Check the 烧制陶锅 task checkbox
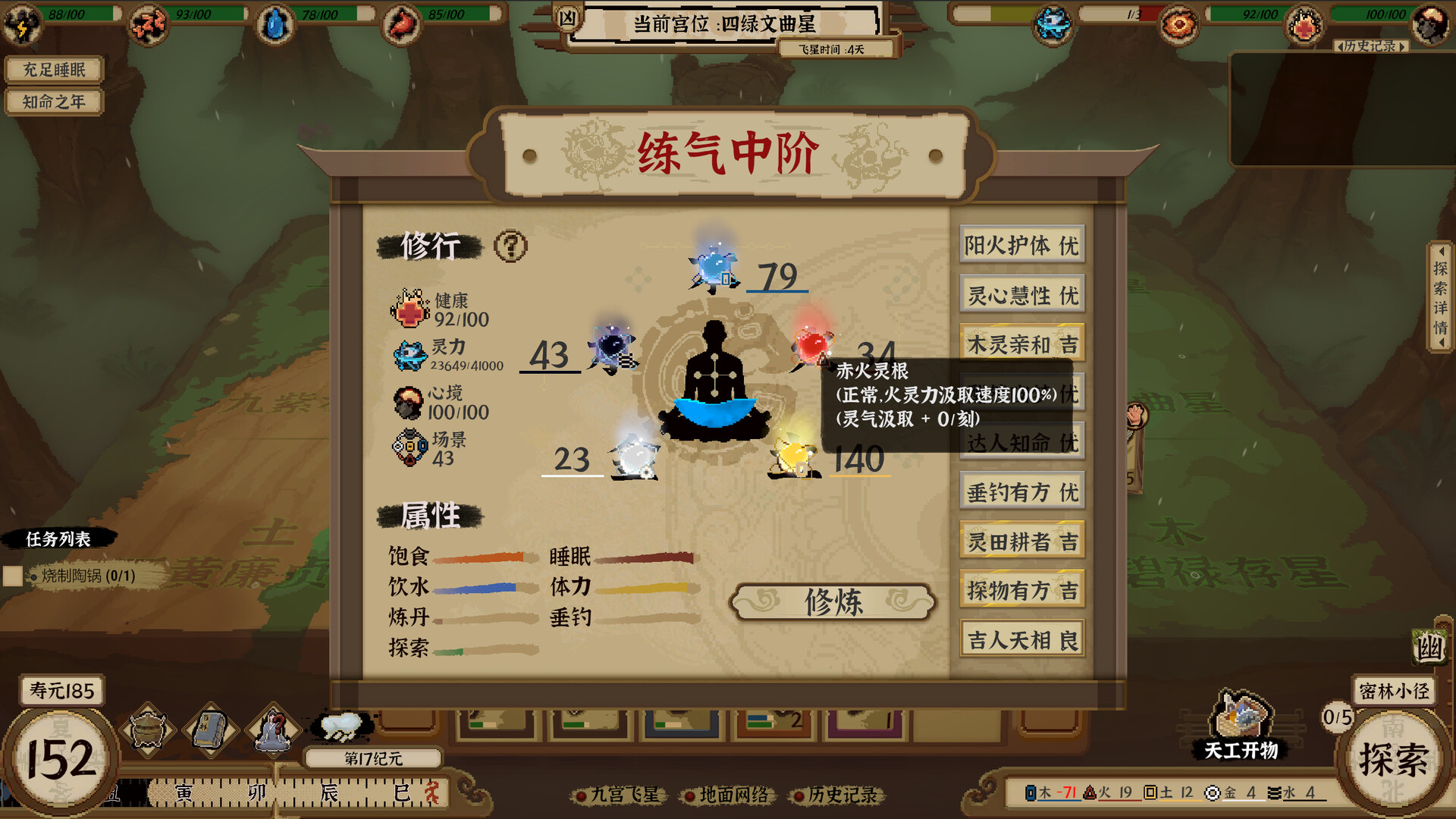The image size is (1456, 819). (12, 578)
